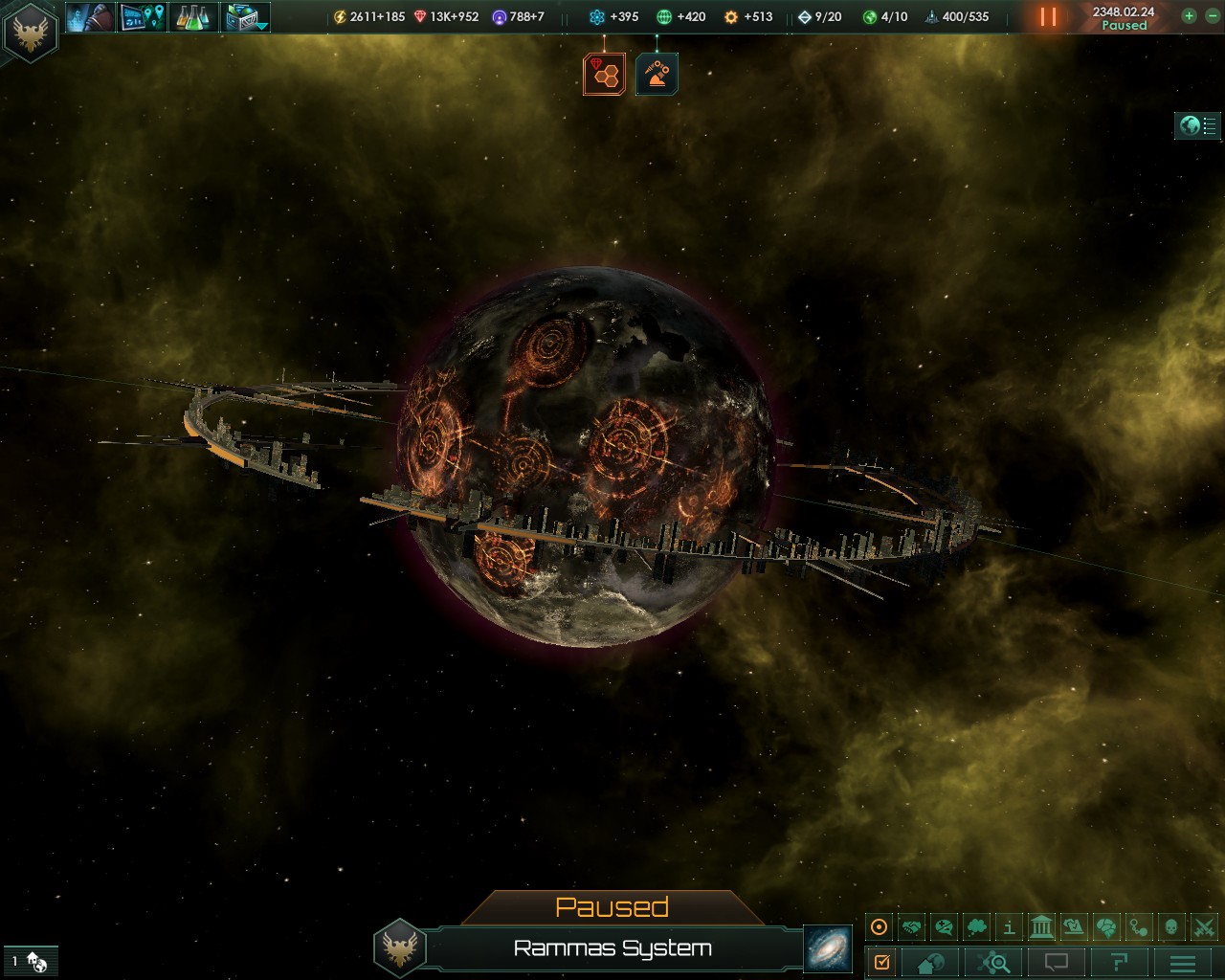Click the galaxy map thumbnail to zoom out
The height and width of the screenshot is (980, 1225).
coord(828,950)
